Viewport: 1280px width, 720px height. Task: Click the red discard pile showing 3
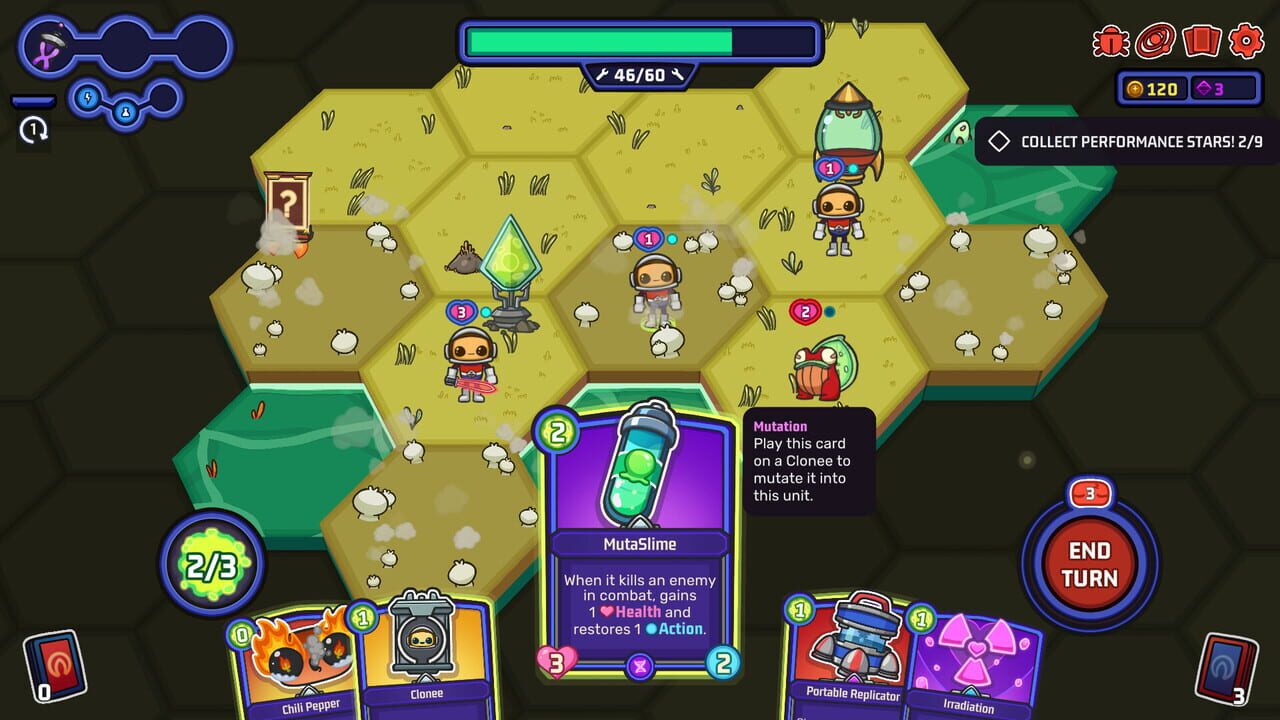coord(1225,665)
